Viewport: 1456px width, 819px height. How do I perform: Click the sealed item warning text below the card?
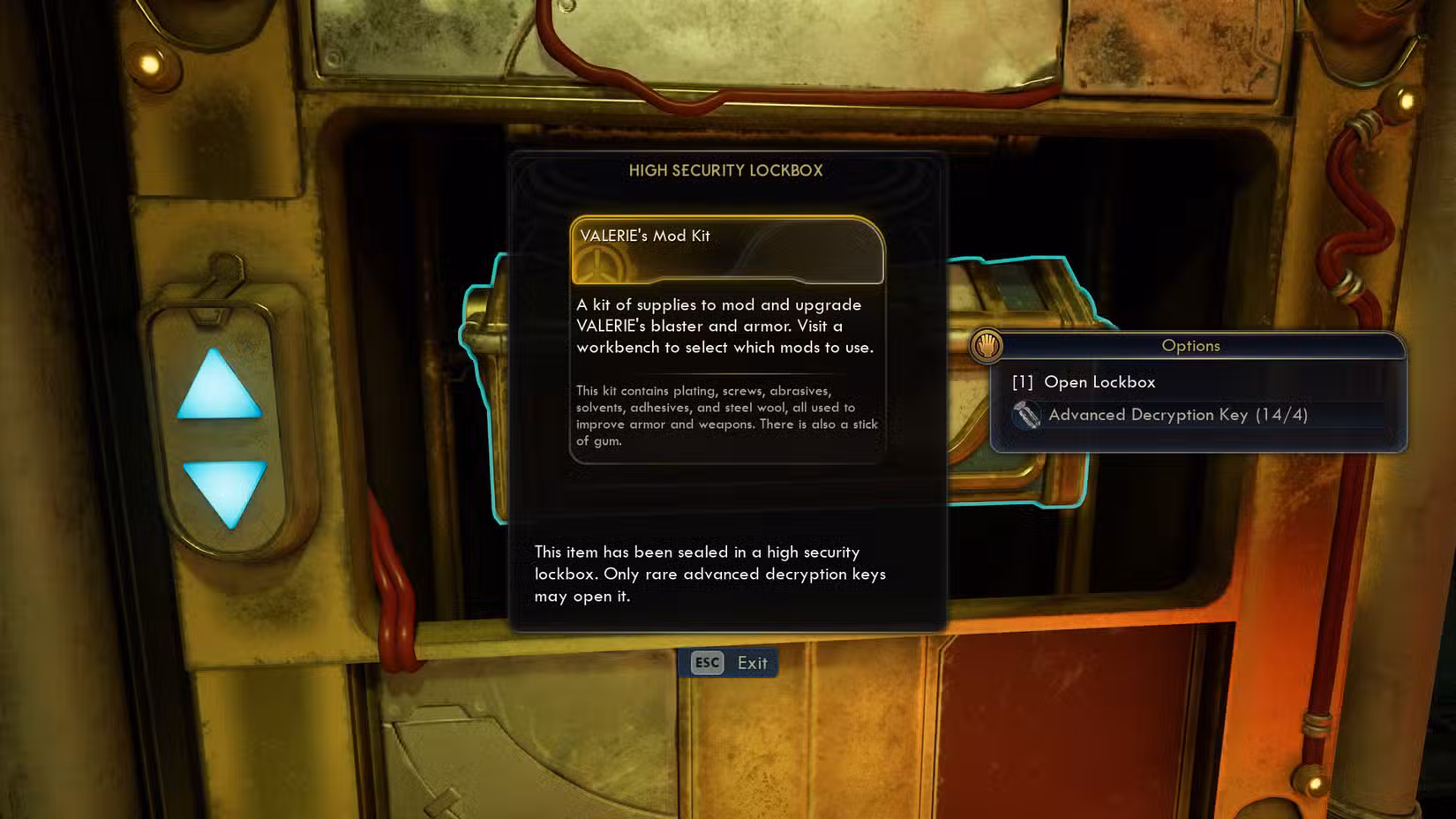(x=710, y=574)
